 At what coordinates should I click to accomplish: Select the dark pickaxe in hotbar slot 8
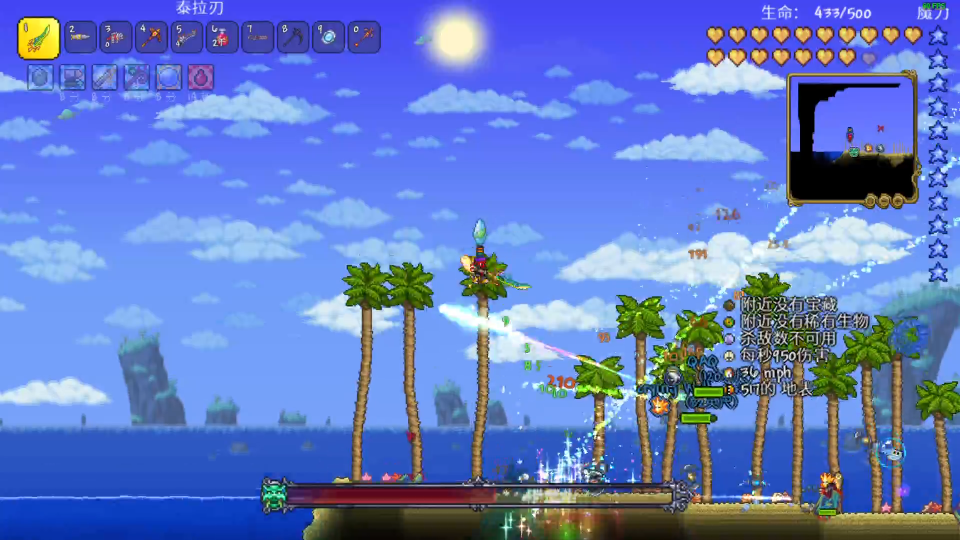[x=293, y=38]
